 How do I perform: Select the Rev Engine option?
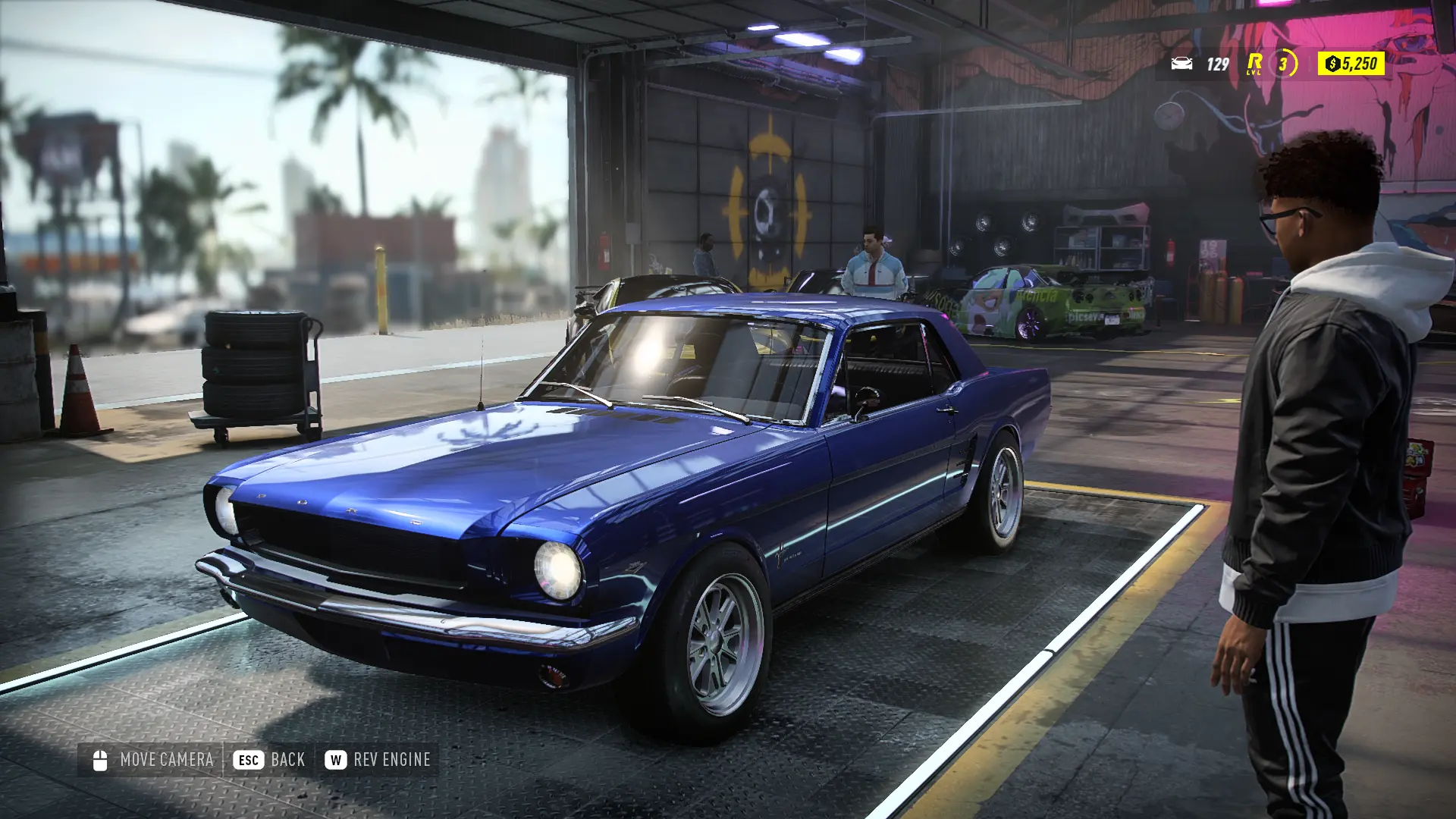click(x=378, y=760)
